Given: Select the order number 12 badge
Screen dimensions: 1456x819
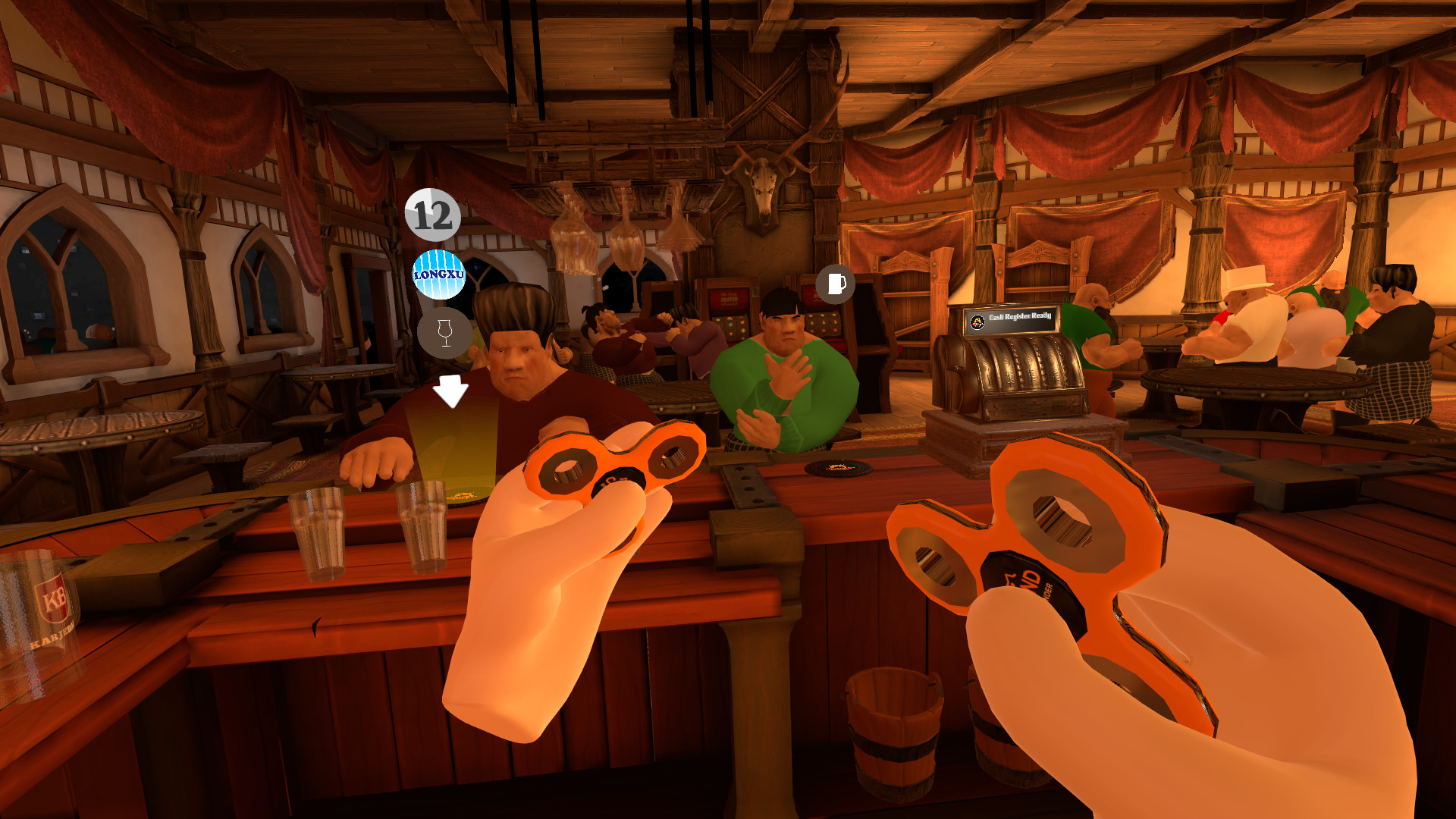Looking at the screenshot, I should 431,217.
